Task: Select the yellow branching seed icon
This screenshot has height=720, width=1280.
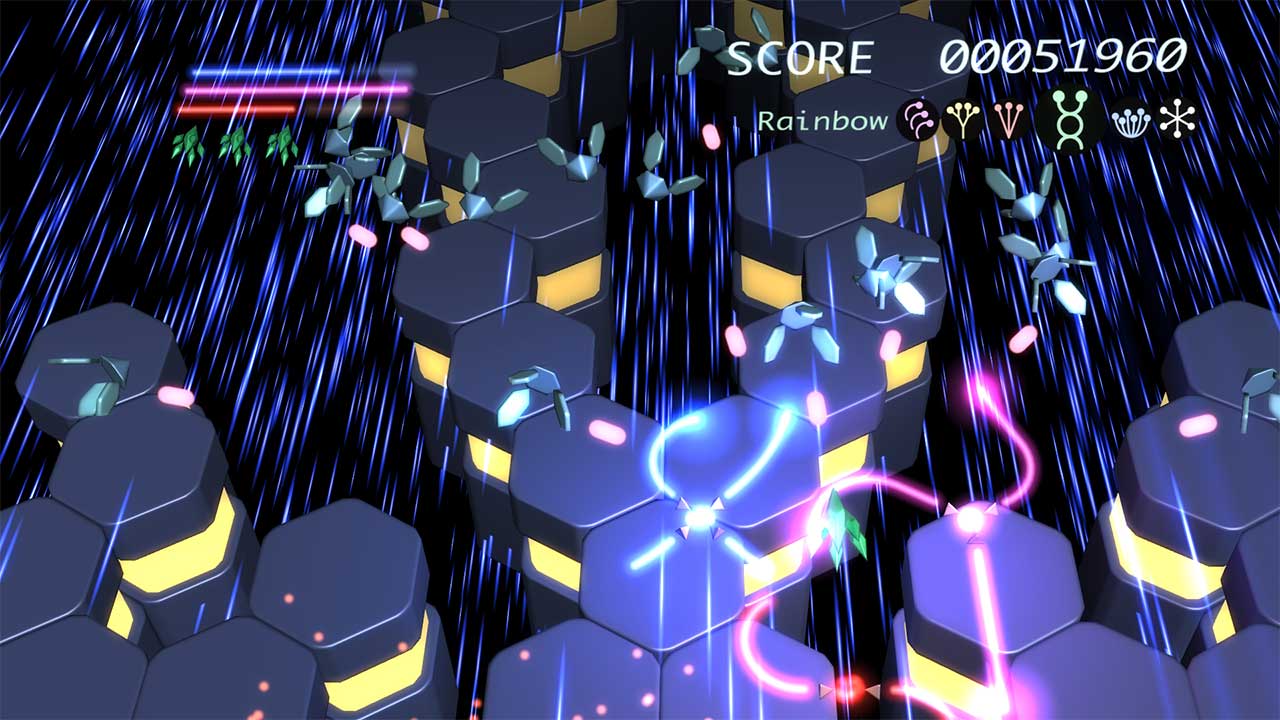Action: pos(962,118)
